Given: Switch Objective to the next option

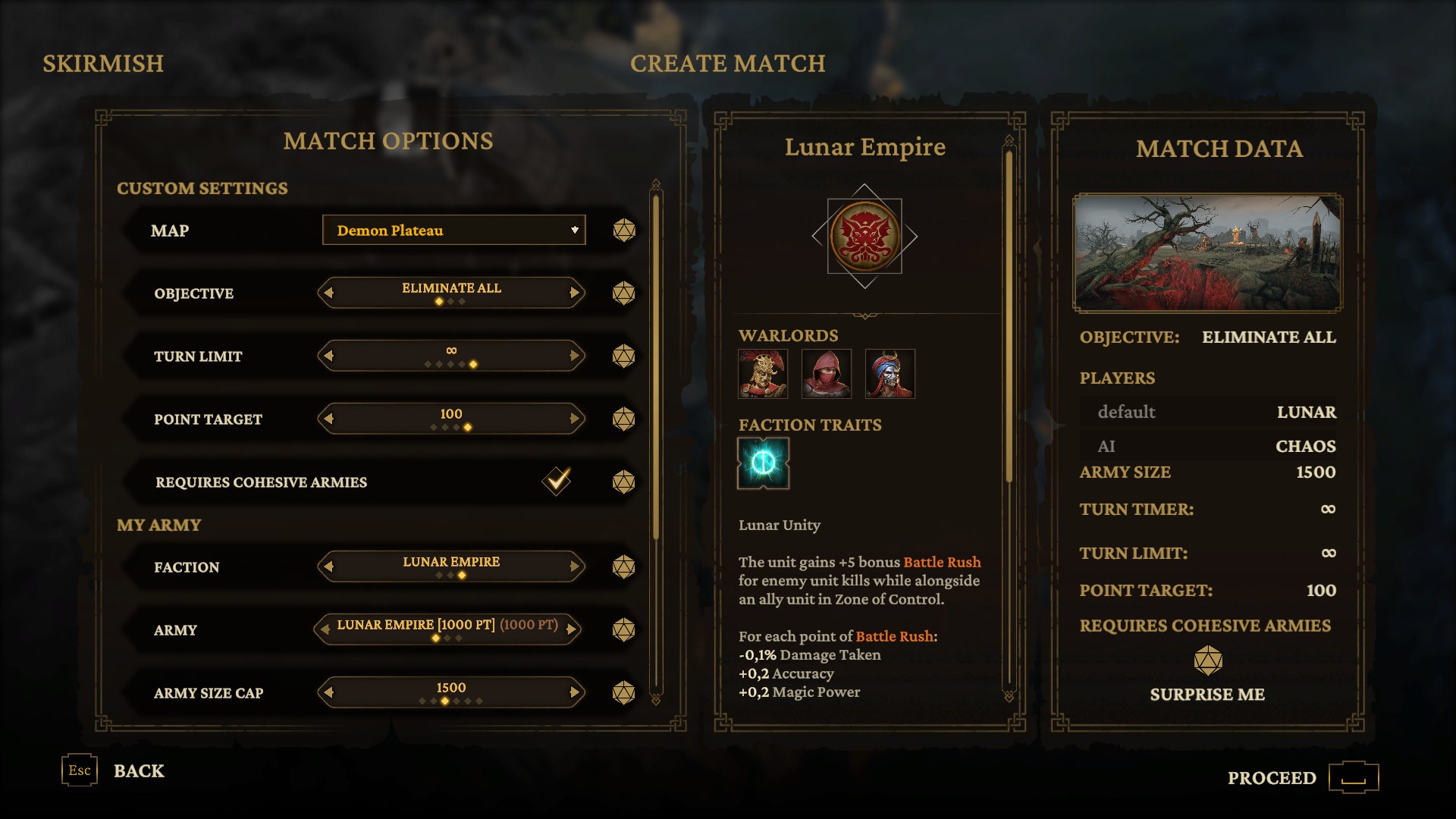Looking at the screenshot, I should (x=574, y=293).
